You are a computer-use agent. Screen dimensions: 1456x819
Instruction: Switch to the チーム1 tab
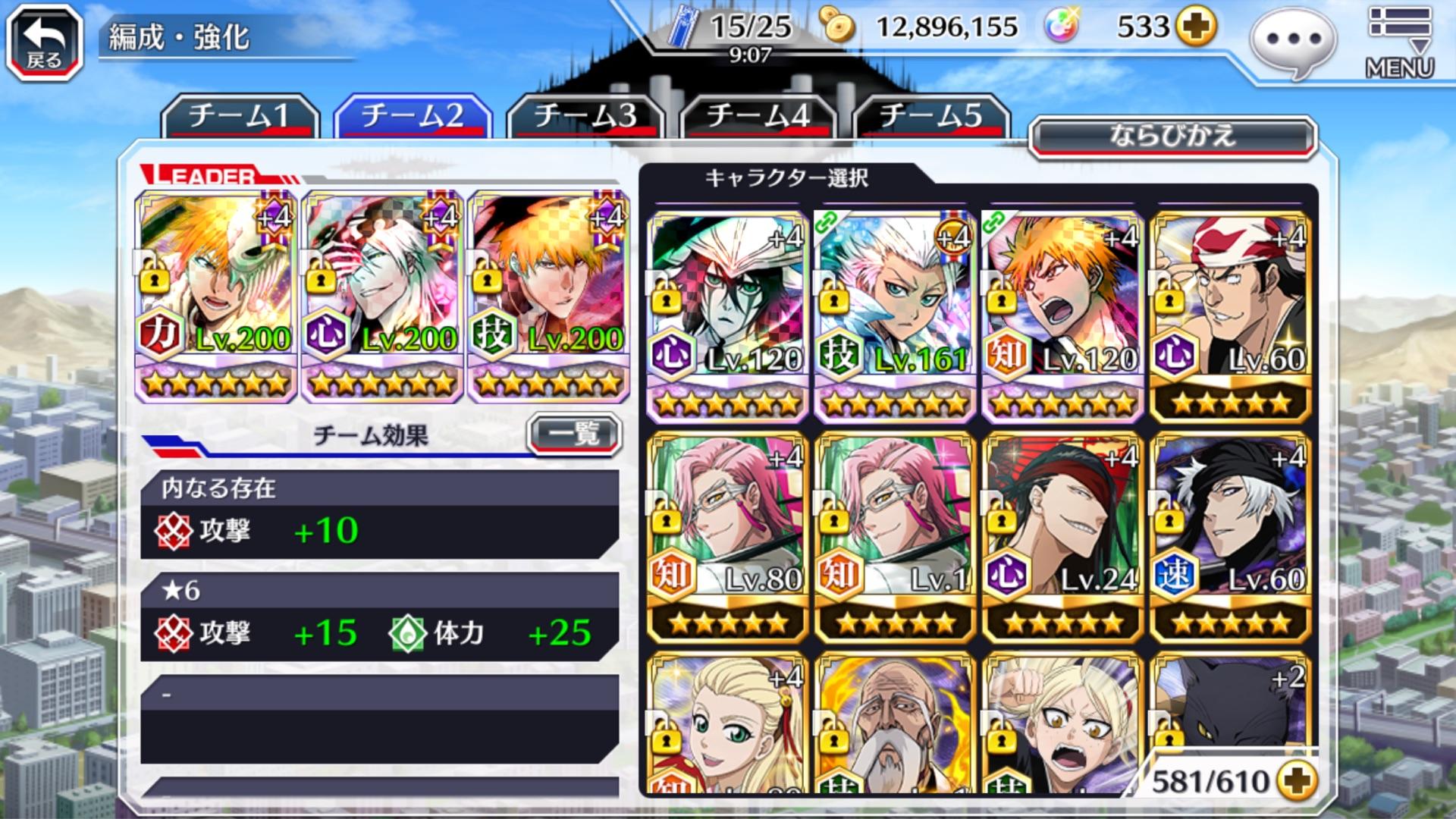point(240,116)
